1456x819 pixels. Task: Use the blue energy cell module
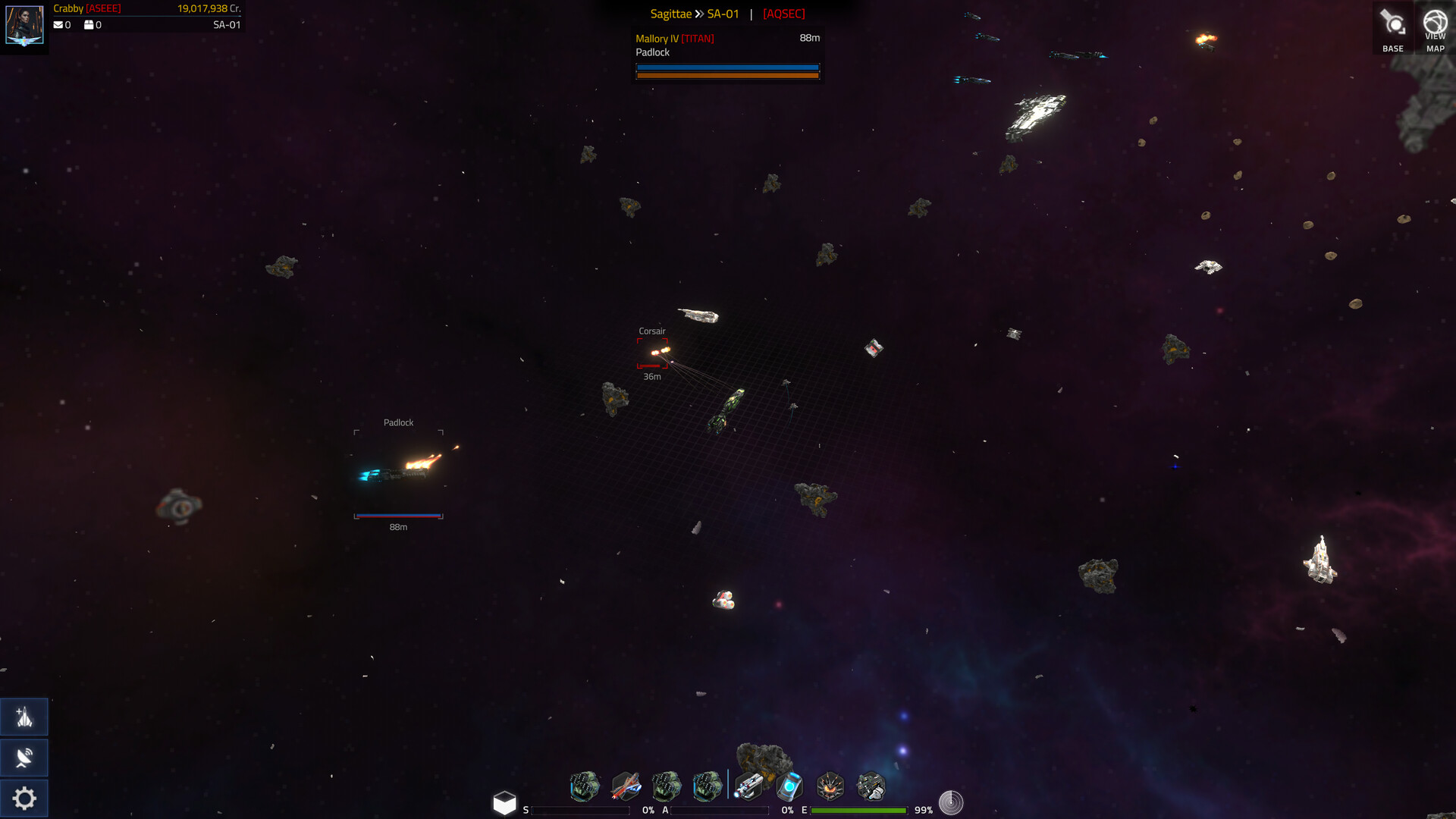pyautogui.click(x=790, y=786)
